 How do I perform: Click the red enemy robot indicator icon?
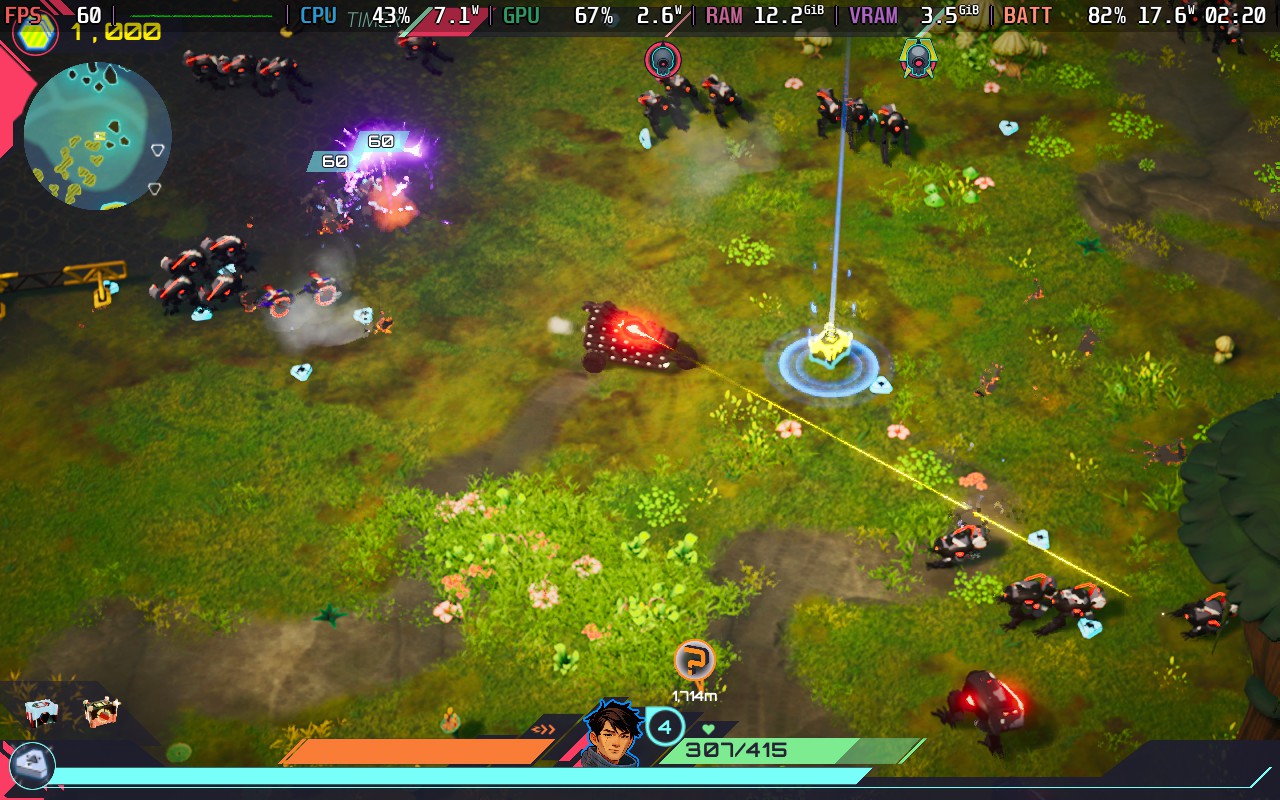coord(662,59)
